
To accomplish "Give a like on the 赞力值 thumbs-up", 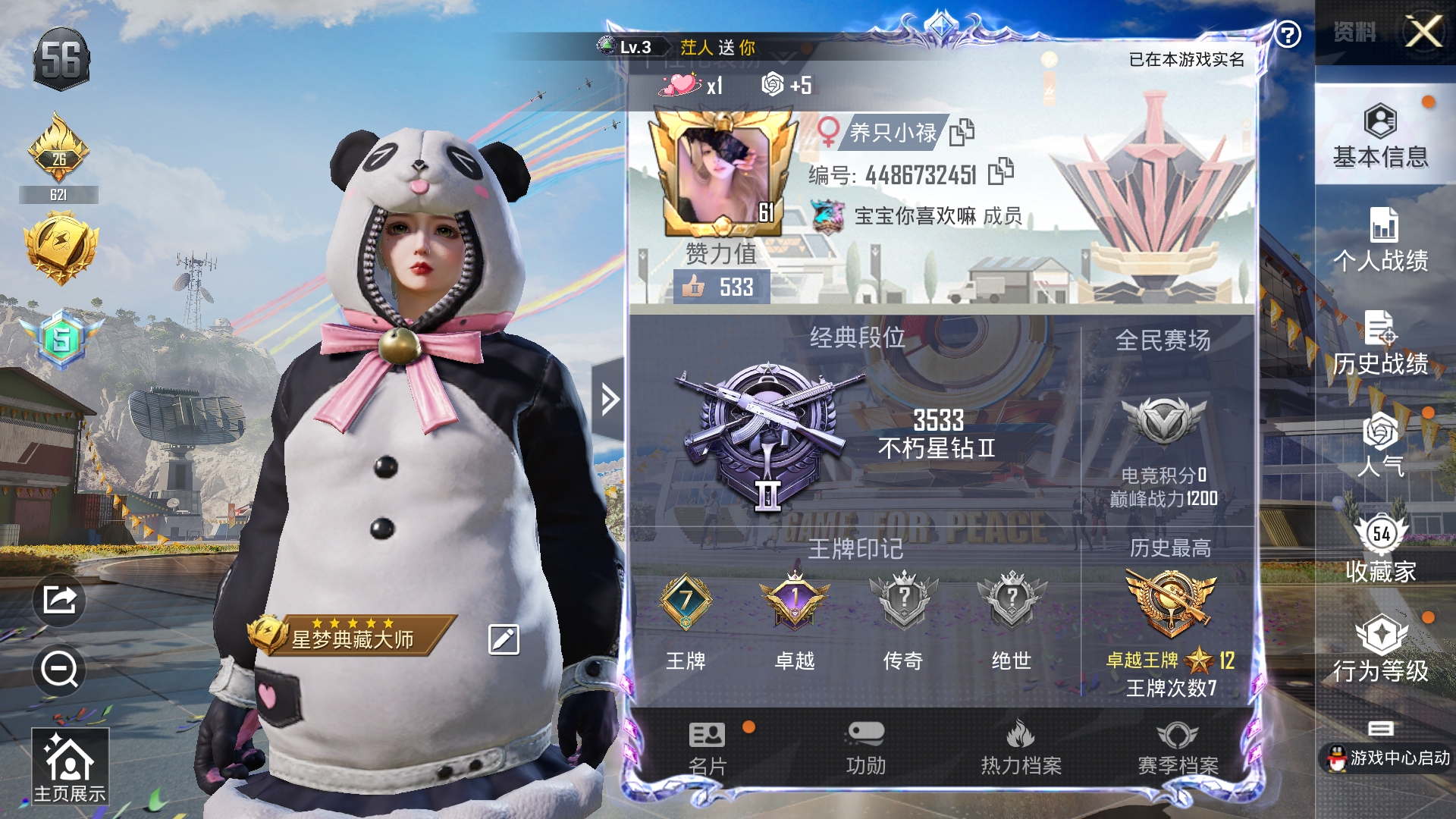I will (693, 287).
